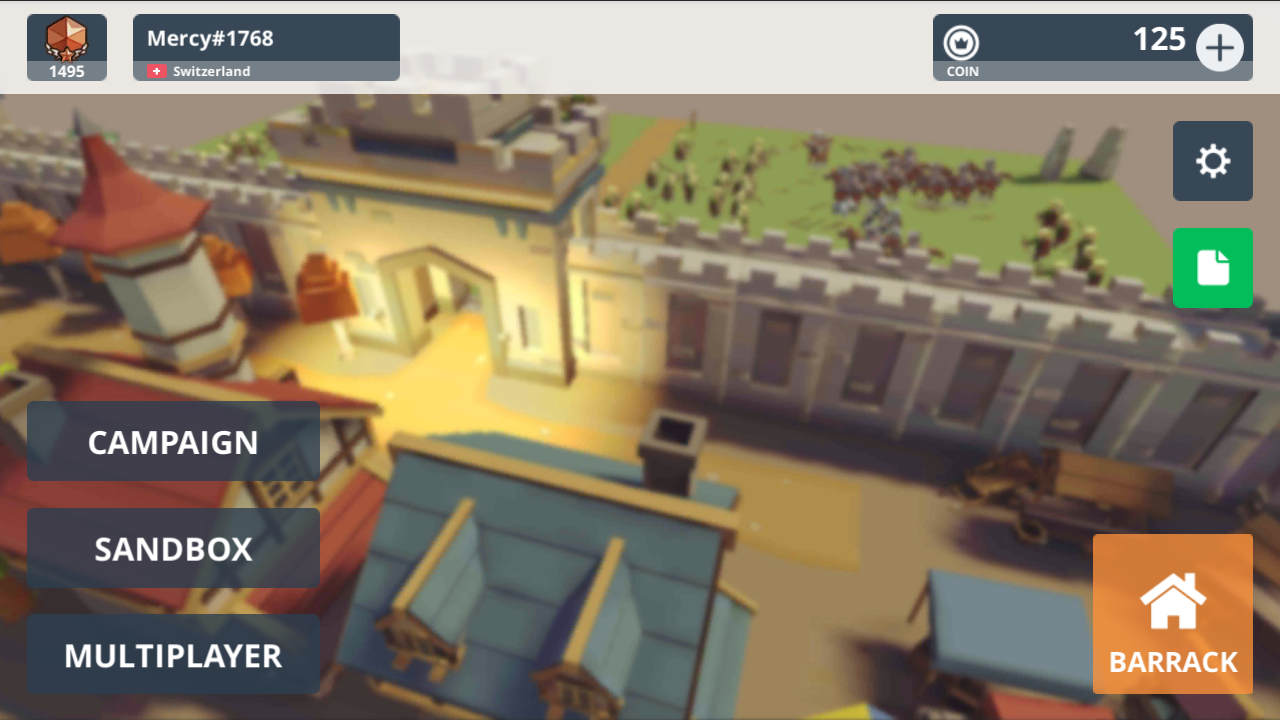Click the COIN label in the currency bar
1280x720 pixels.
(x=962, y=71)
